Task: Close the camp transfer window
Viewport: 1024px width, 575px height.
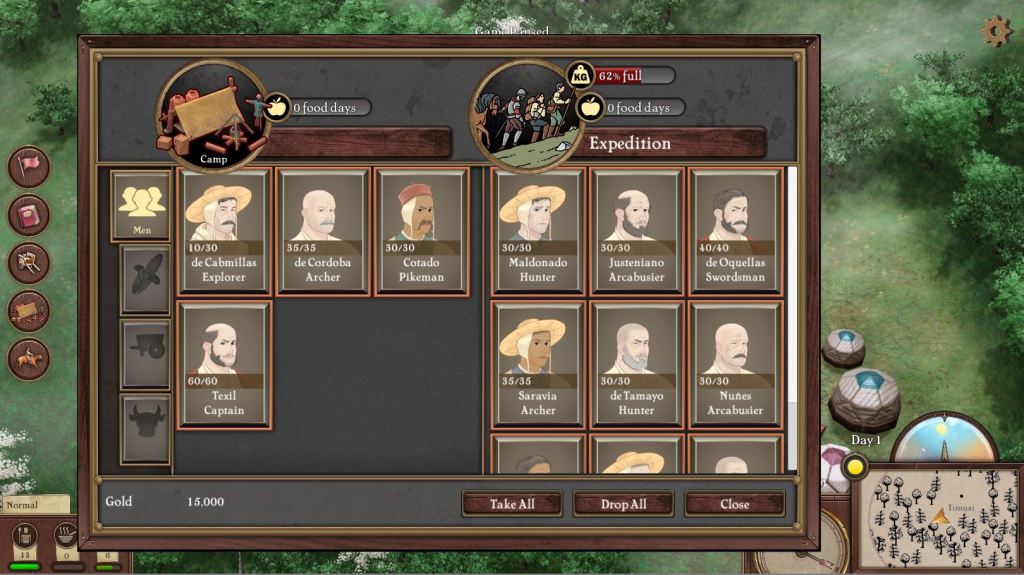Action: coord(735,504)
